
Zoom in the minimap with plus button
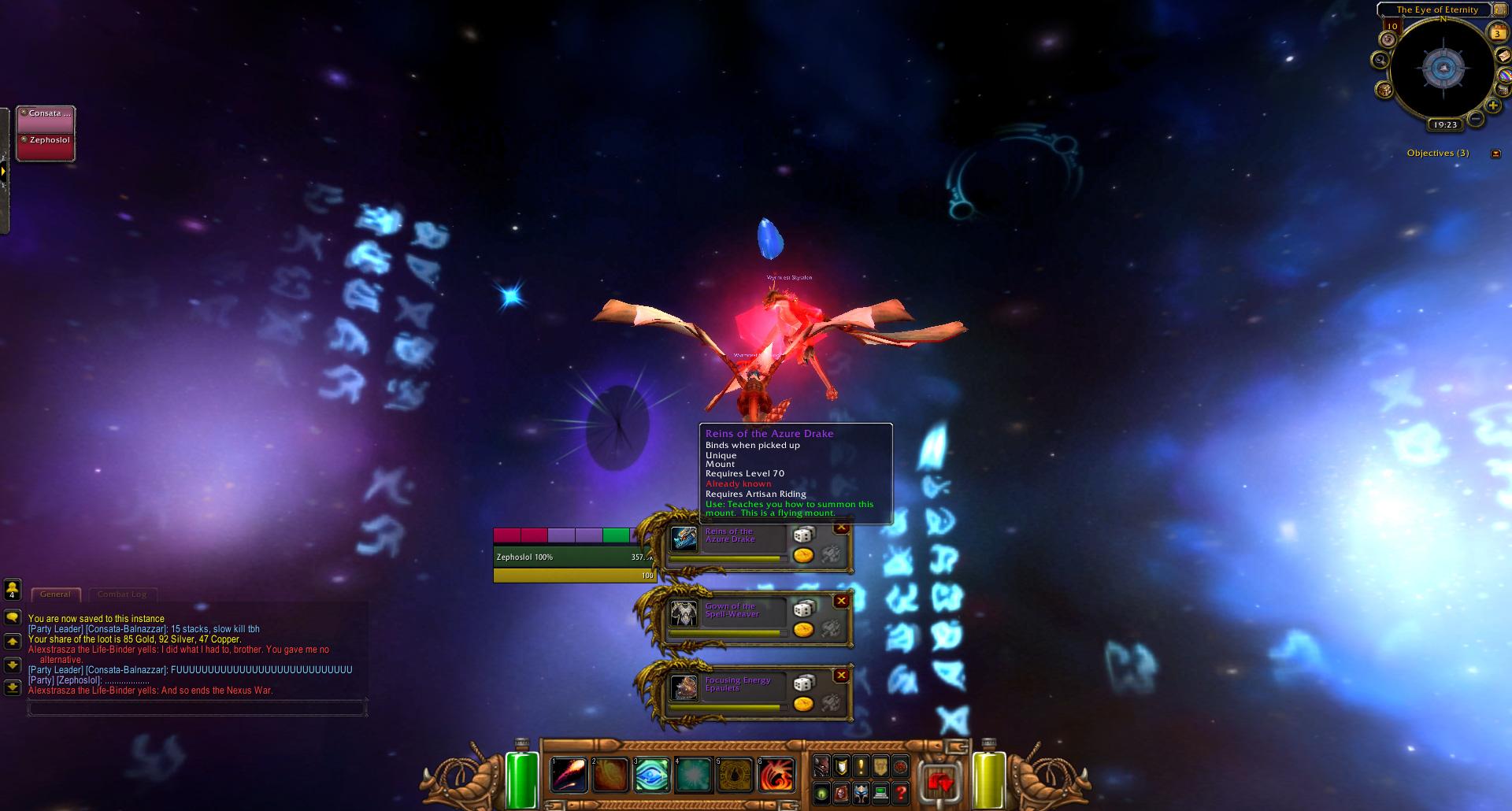1492,106
